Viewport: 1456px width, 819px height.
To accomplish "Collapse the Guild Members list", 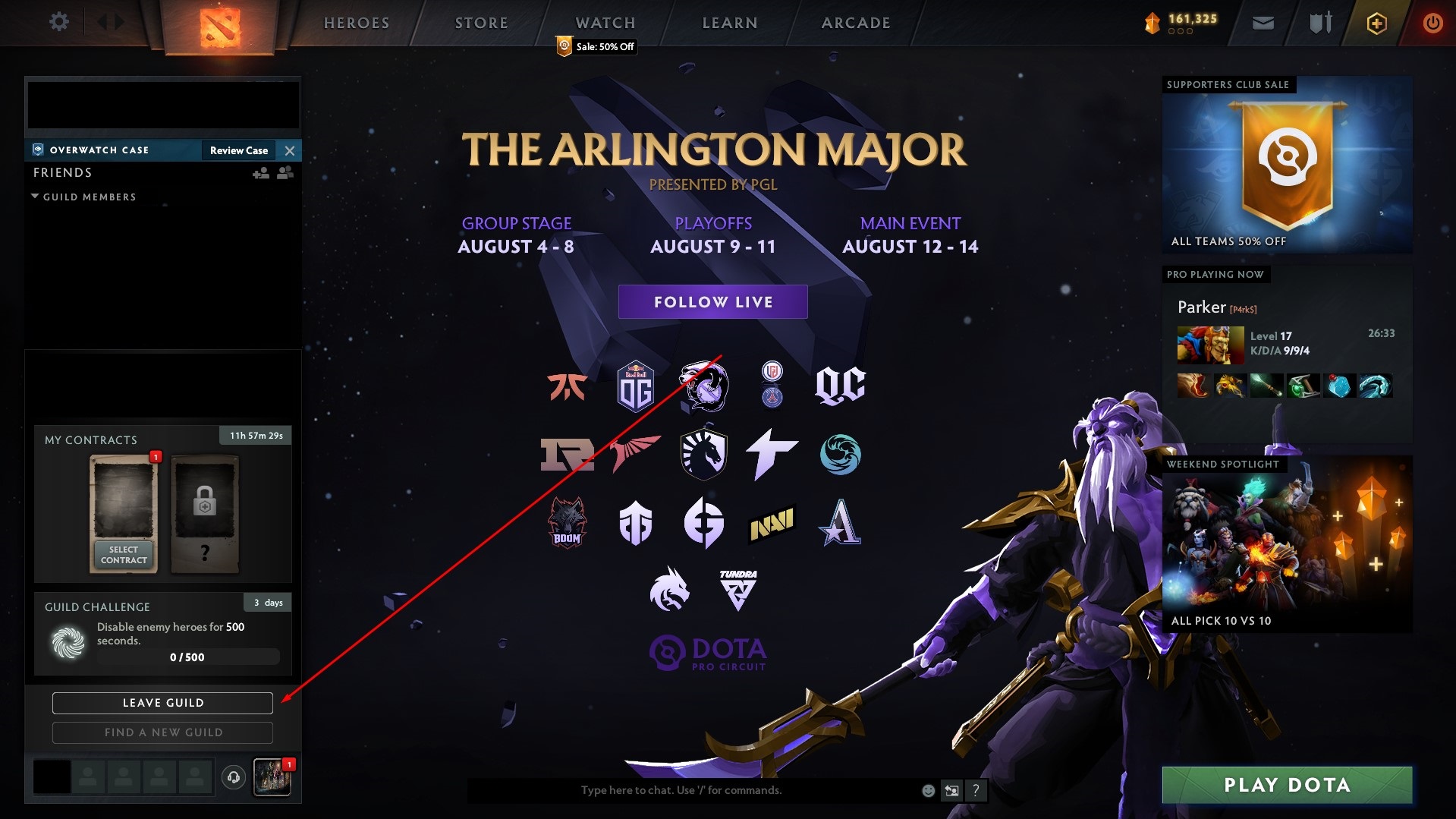I will pyautogui.click(x=35, y=197).
